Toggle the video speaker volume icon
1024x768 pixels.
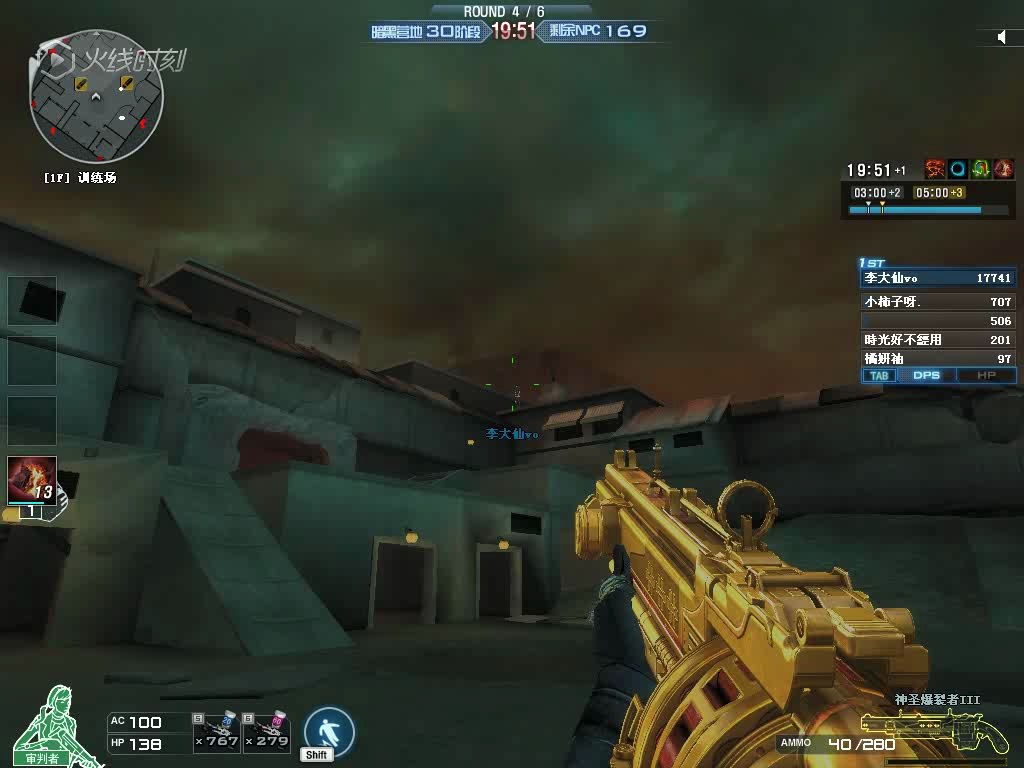pyautogui.click(x=1002, y=37)
